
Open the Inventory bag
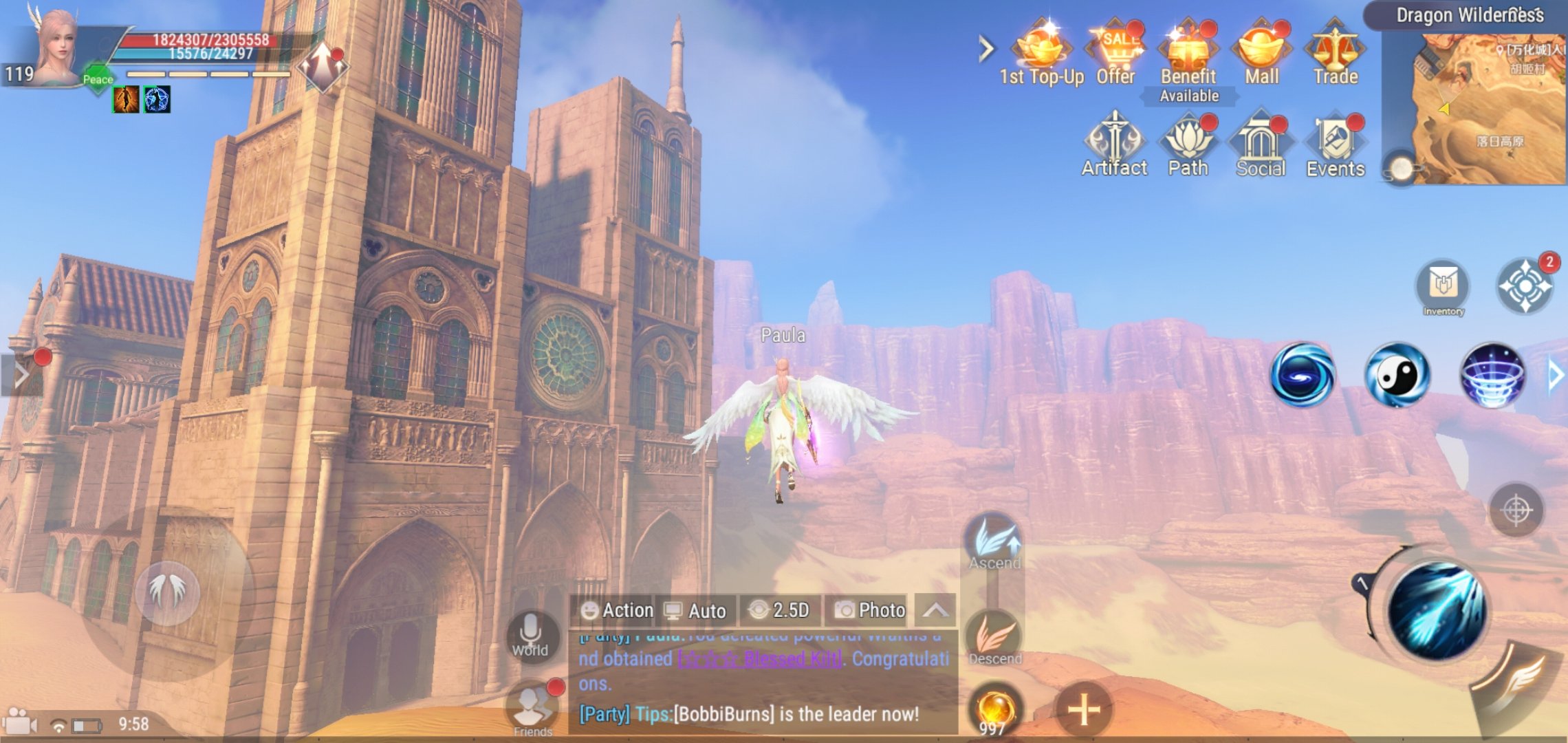(x=1443, y=286)
